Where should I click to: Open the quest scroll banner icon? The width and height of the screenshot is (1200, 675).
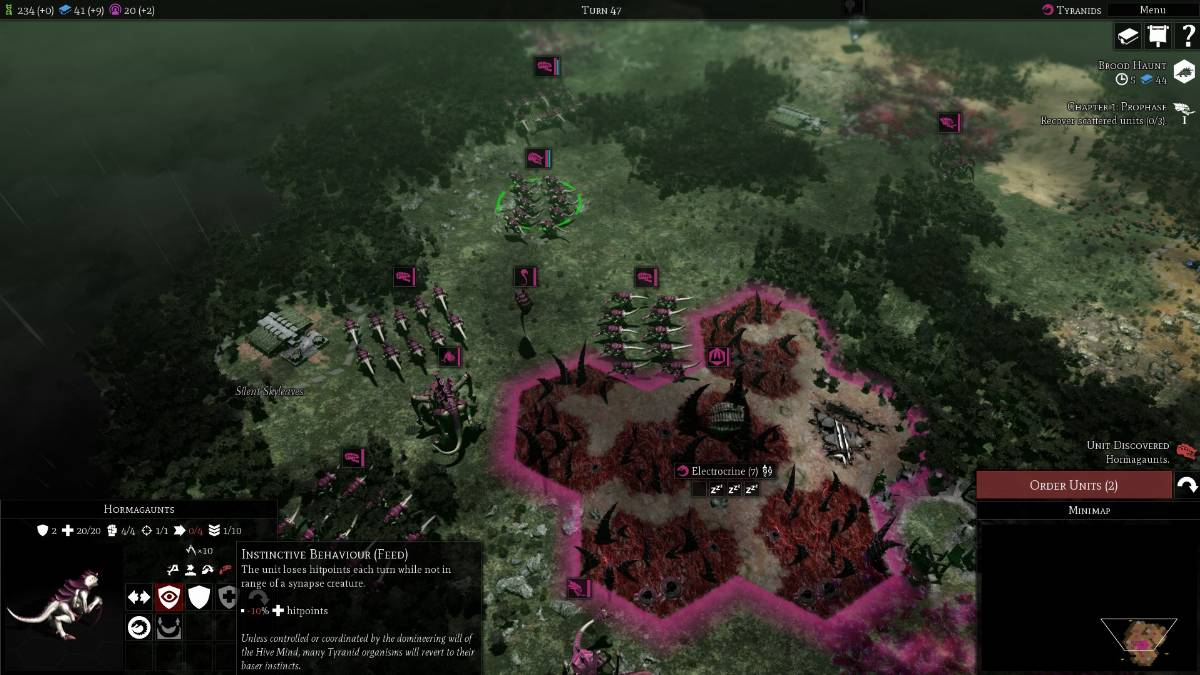1157,36
